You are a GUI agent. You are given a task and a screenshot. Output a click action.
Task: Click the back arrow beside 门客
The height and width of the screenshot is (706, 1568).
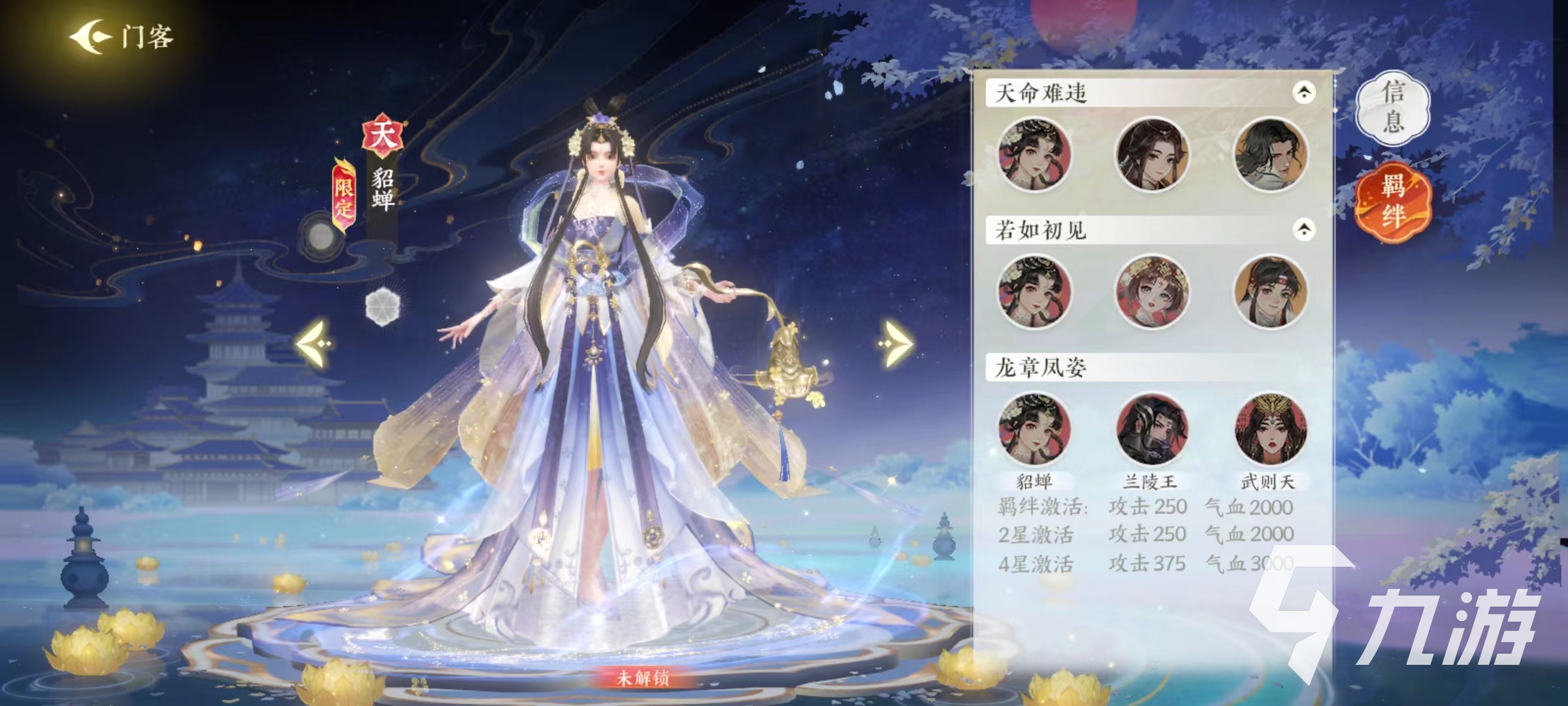tap(91, 38)
